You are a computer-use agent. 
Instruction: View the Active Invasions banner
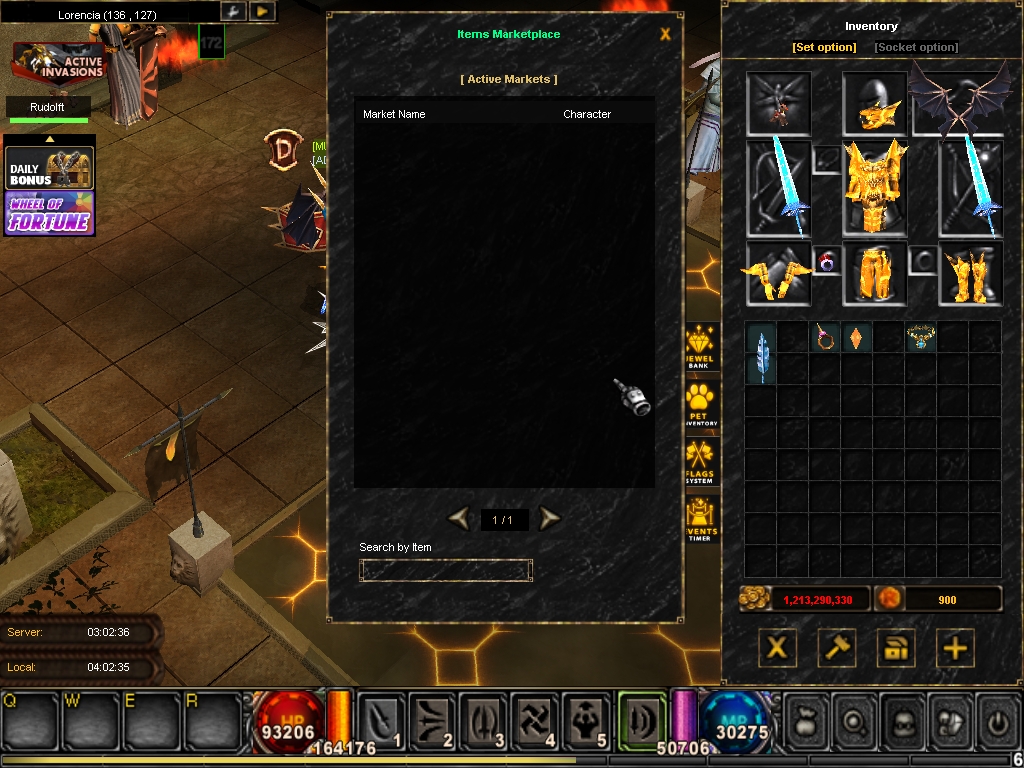pos(58,62)
